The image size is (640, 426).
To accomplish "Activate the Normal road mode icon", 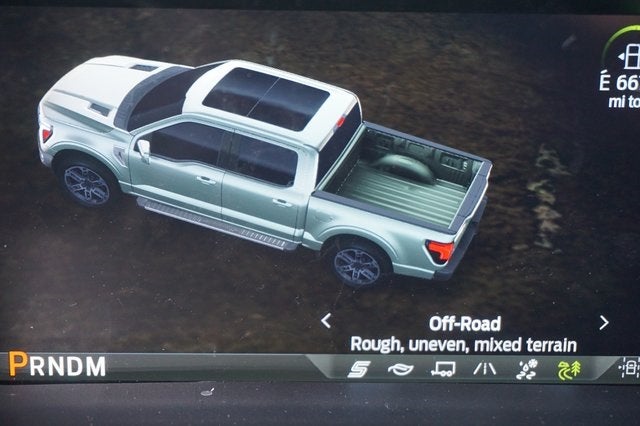I will click(484, 369).
